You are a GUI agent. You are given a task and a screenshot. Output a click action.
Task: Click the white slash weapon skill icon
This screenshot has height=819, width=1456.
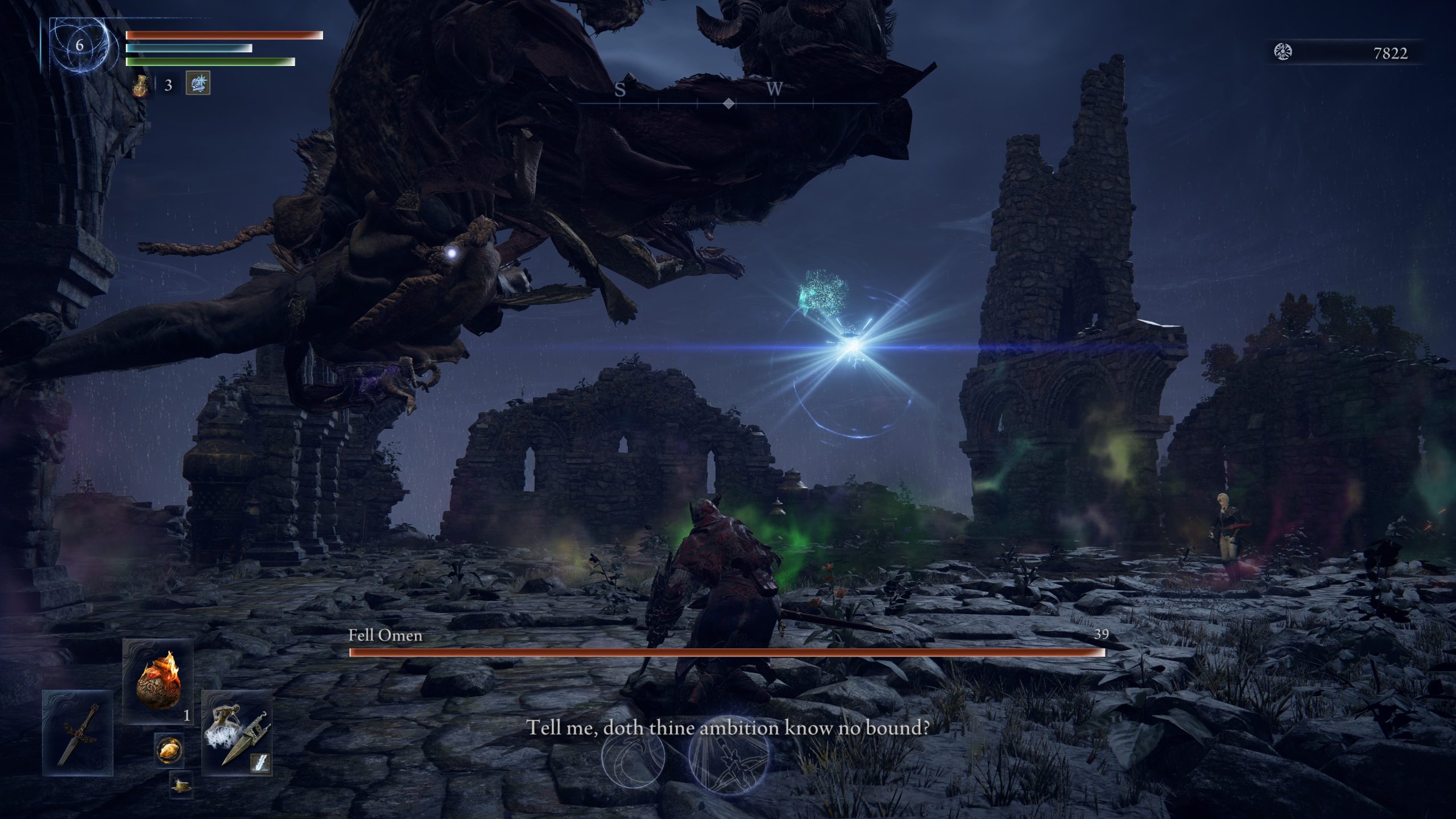click(x=260, y=764)
